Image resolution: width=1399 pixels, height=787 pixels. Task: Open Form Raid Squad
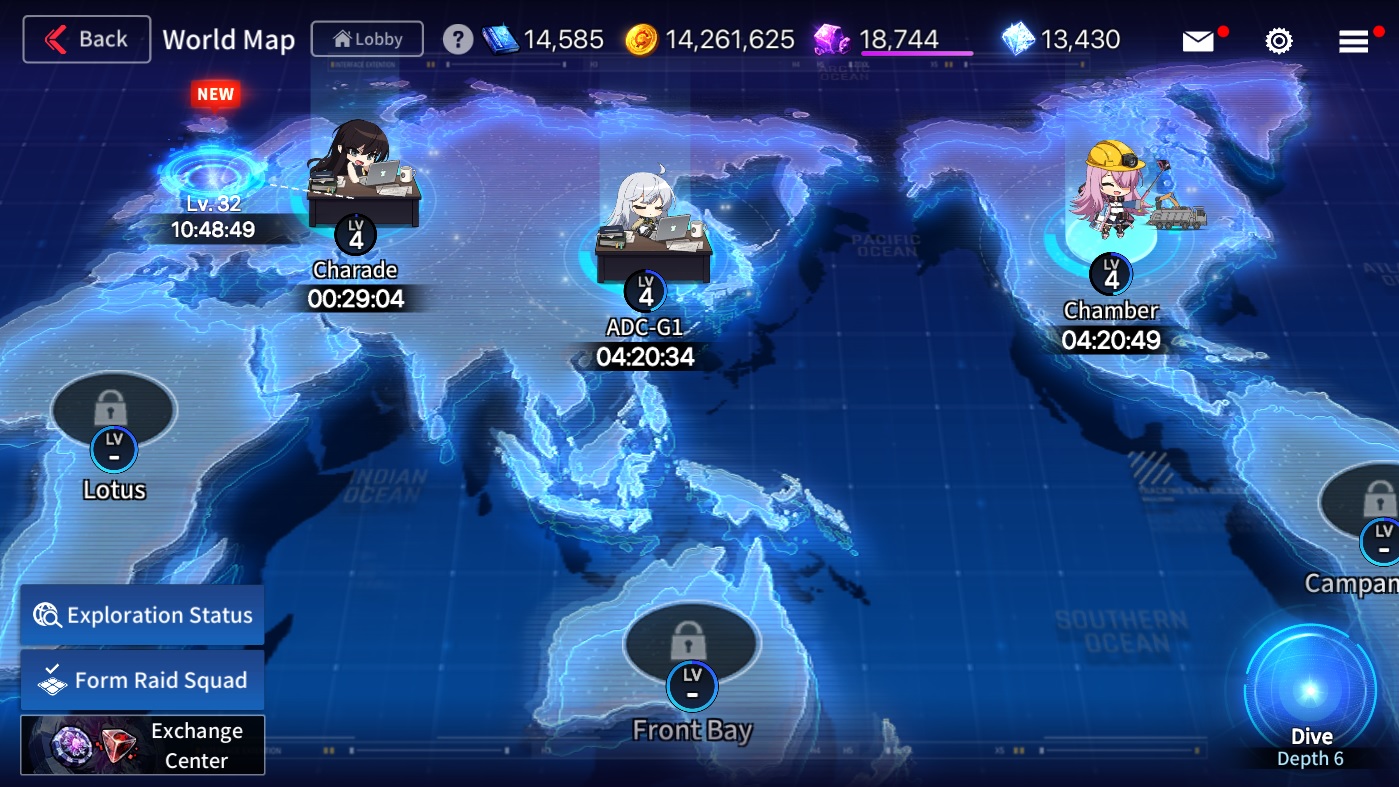142,680
